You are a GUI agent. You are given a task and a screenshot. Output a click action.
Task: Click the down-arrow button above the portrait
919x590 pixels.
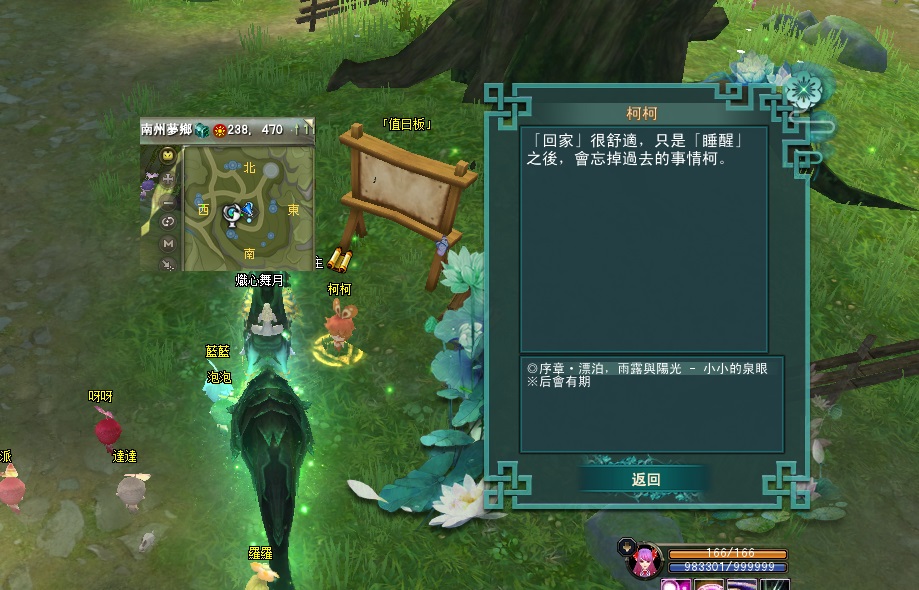[627, 546]
